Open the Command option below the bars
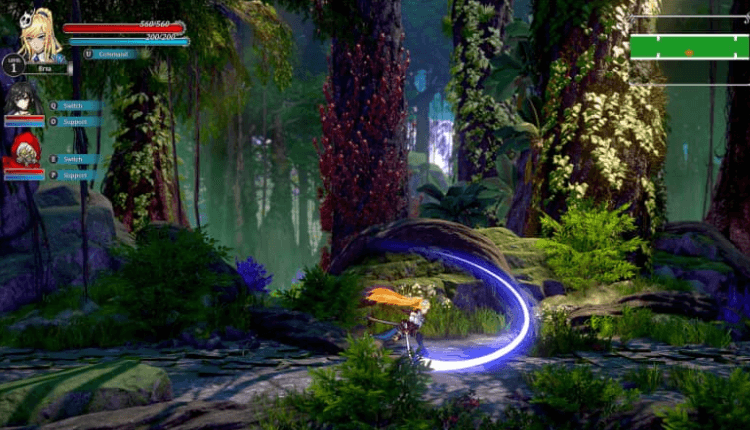This screenshot has width=750, height=430. pos(110,54)
